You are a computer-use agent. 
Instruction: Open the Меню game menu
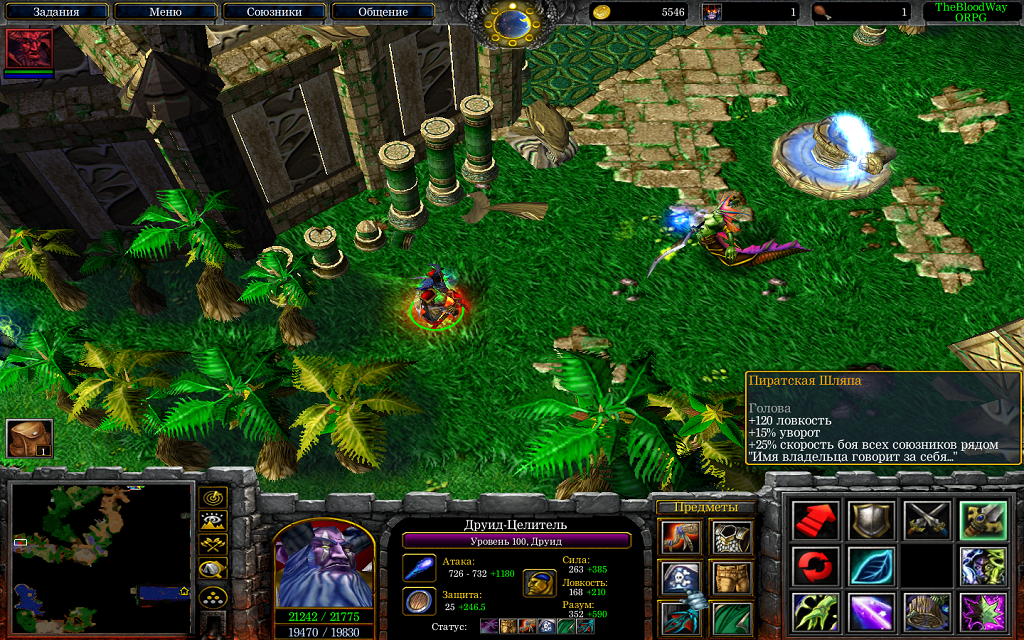[x=165, y=12]
